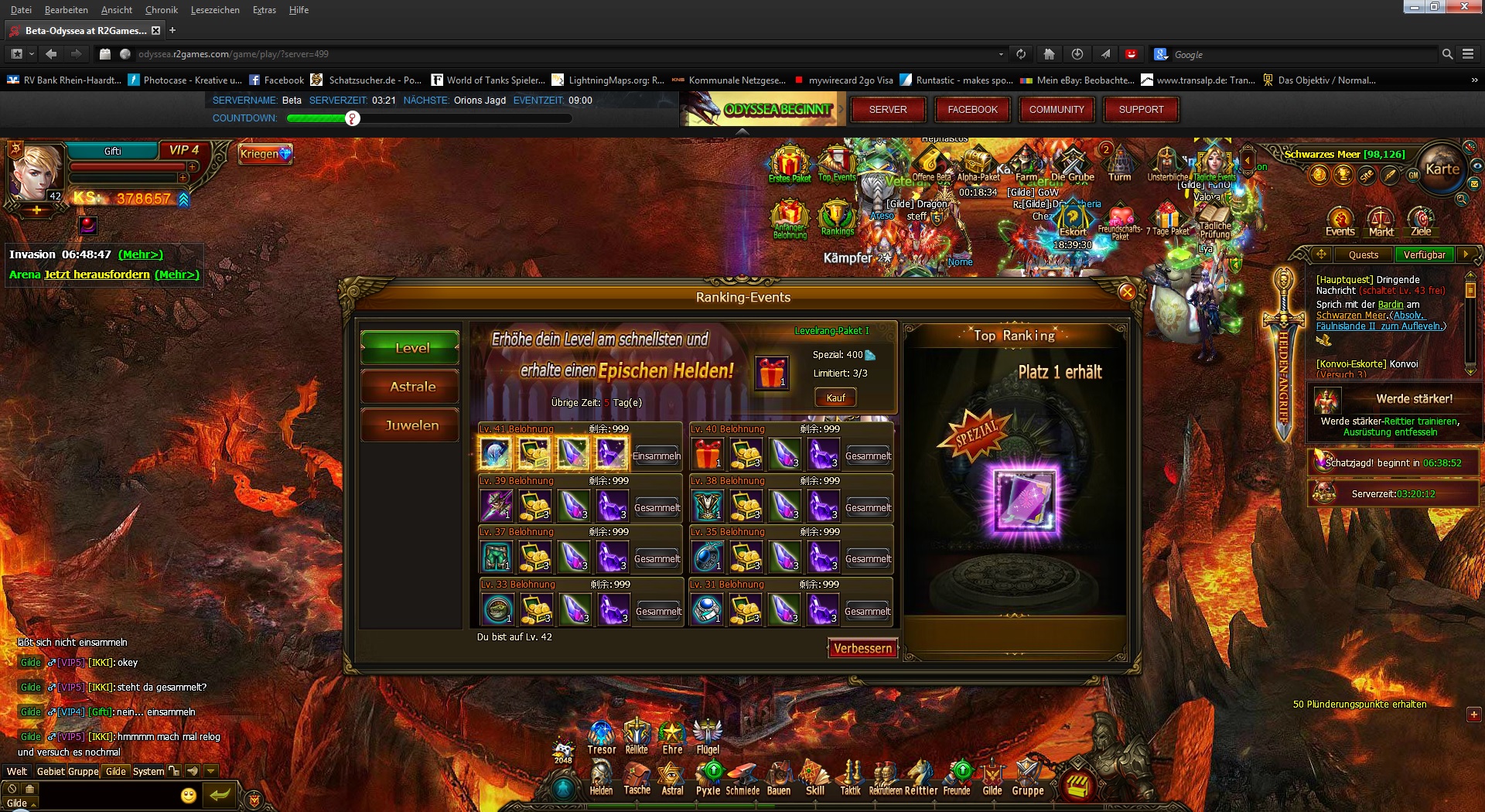Switch to the Astrale ranking tab

point(411,387)
